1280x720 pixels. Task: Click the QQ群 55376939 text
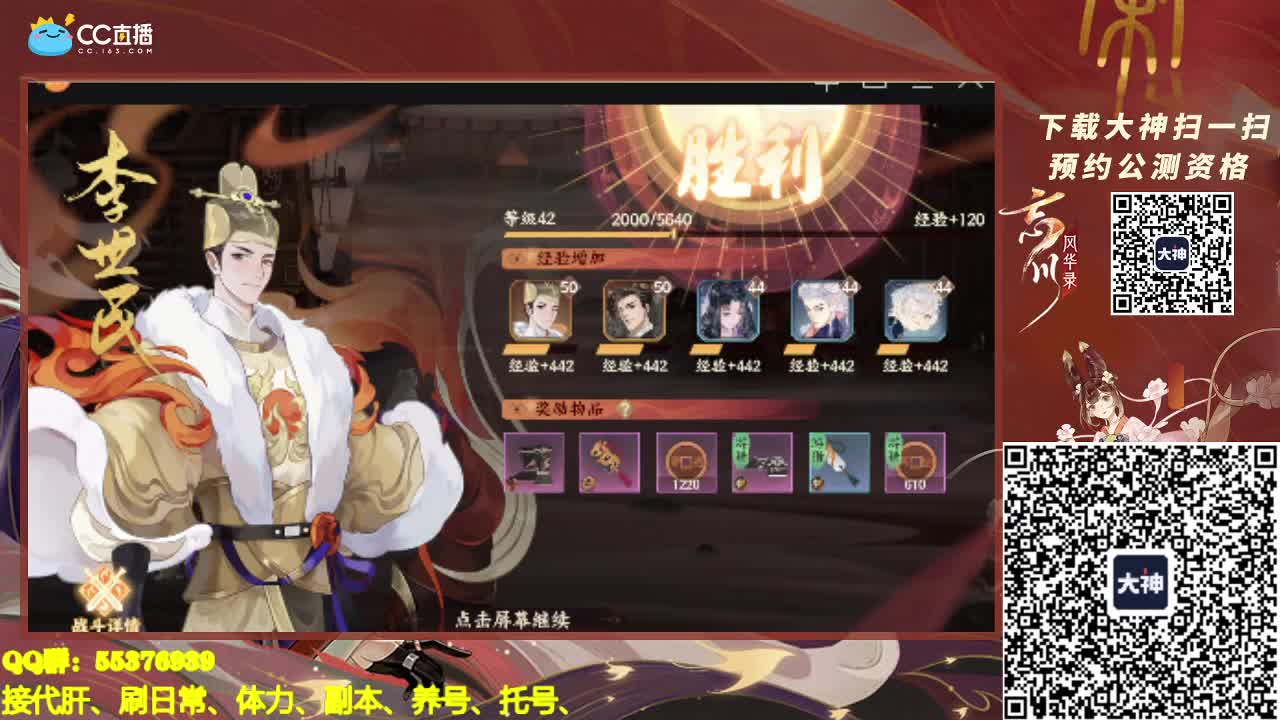pos(107,660)
